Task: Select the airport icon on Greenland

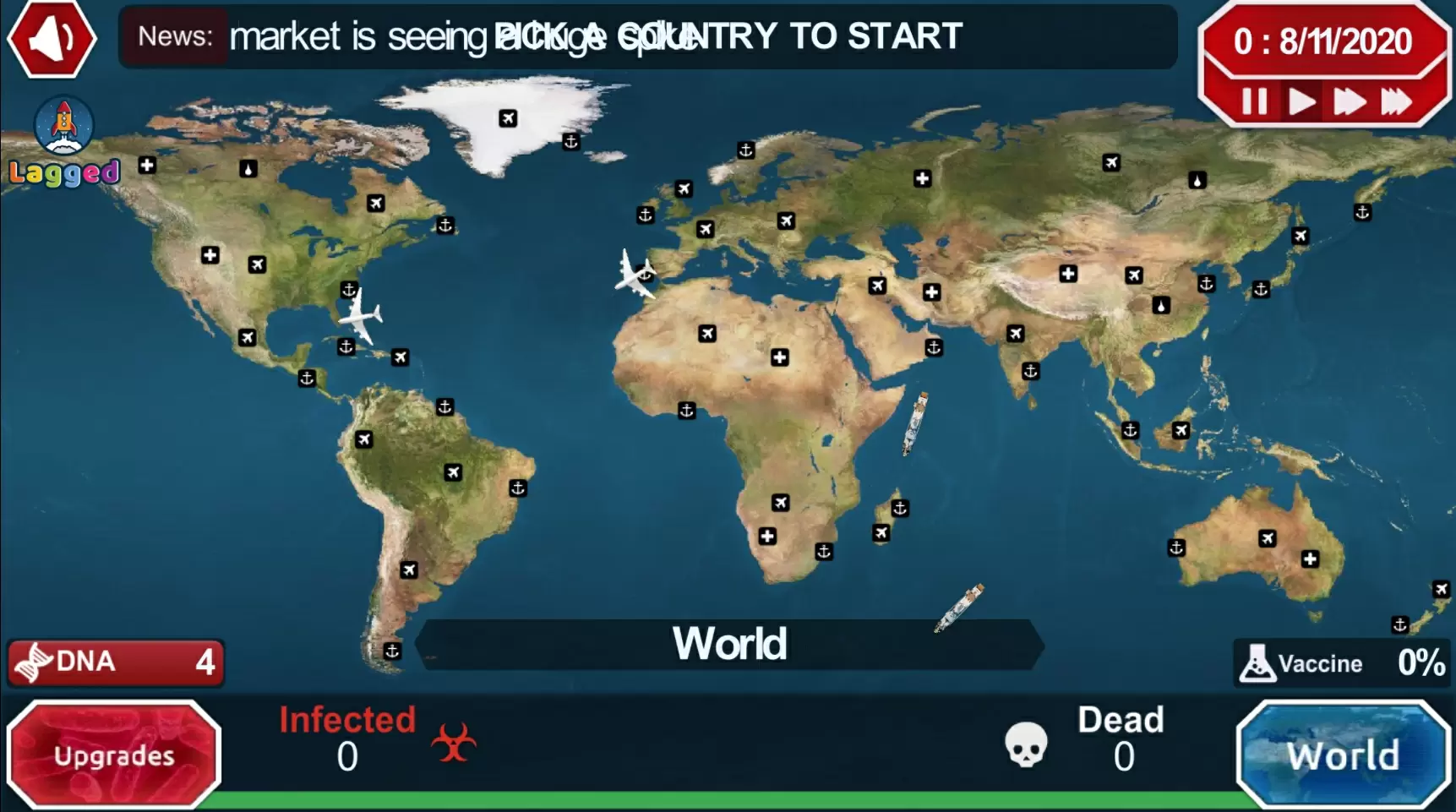Action: pos(507,119)
